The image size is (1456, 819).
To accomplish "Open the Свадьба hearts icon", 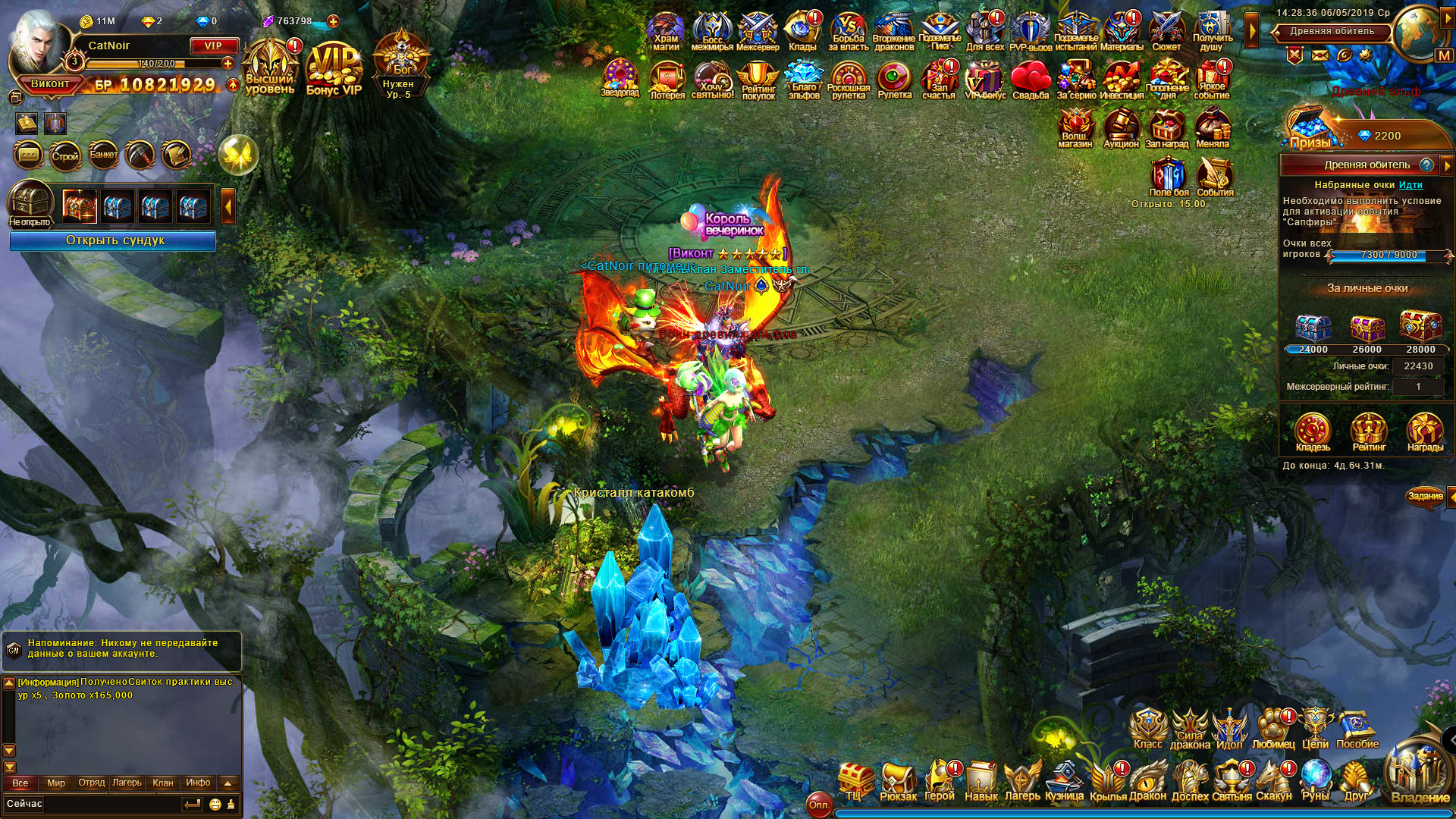I will coord(1030,79).
